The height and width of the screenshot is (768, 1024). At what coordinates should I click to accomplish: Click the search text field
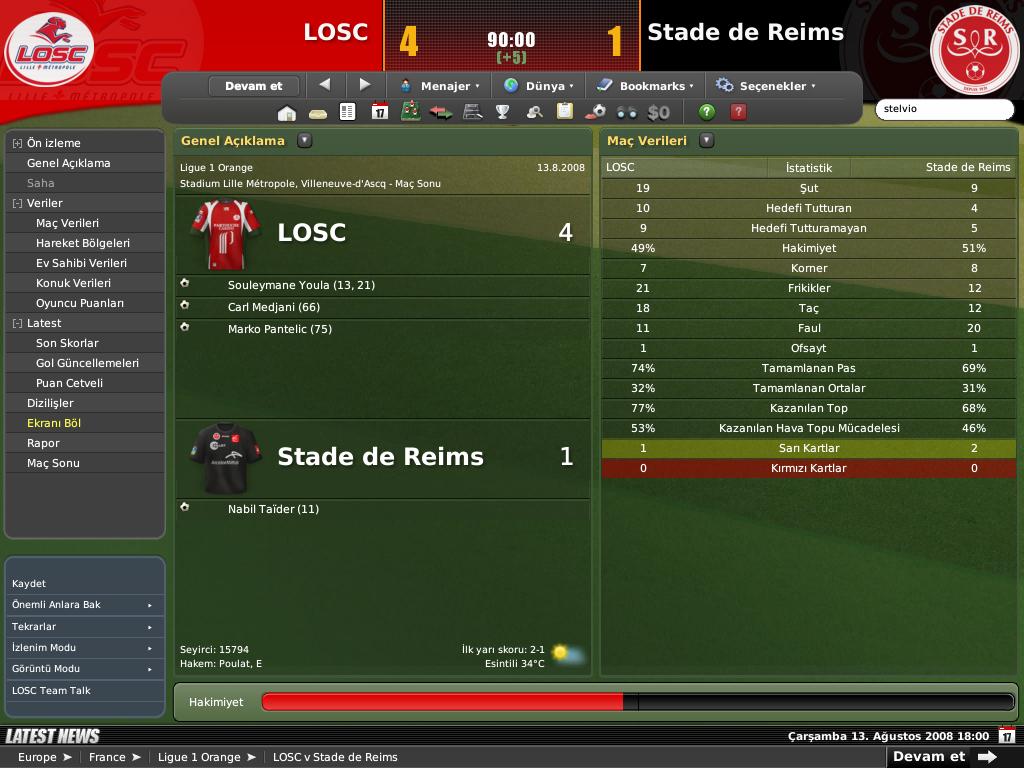point(943,109)
